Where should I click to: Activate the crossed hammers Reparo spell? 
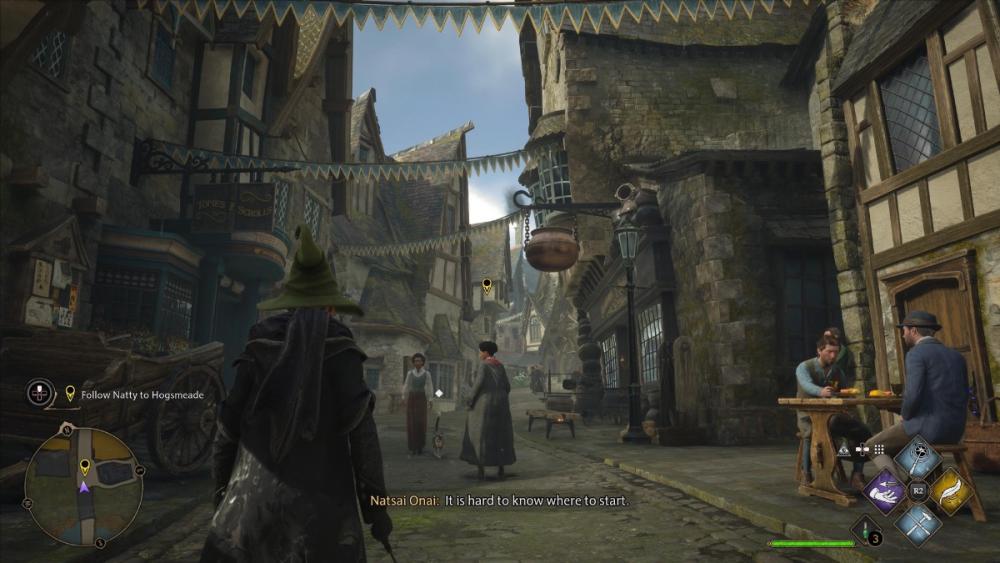[916, 522]
